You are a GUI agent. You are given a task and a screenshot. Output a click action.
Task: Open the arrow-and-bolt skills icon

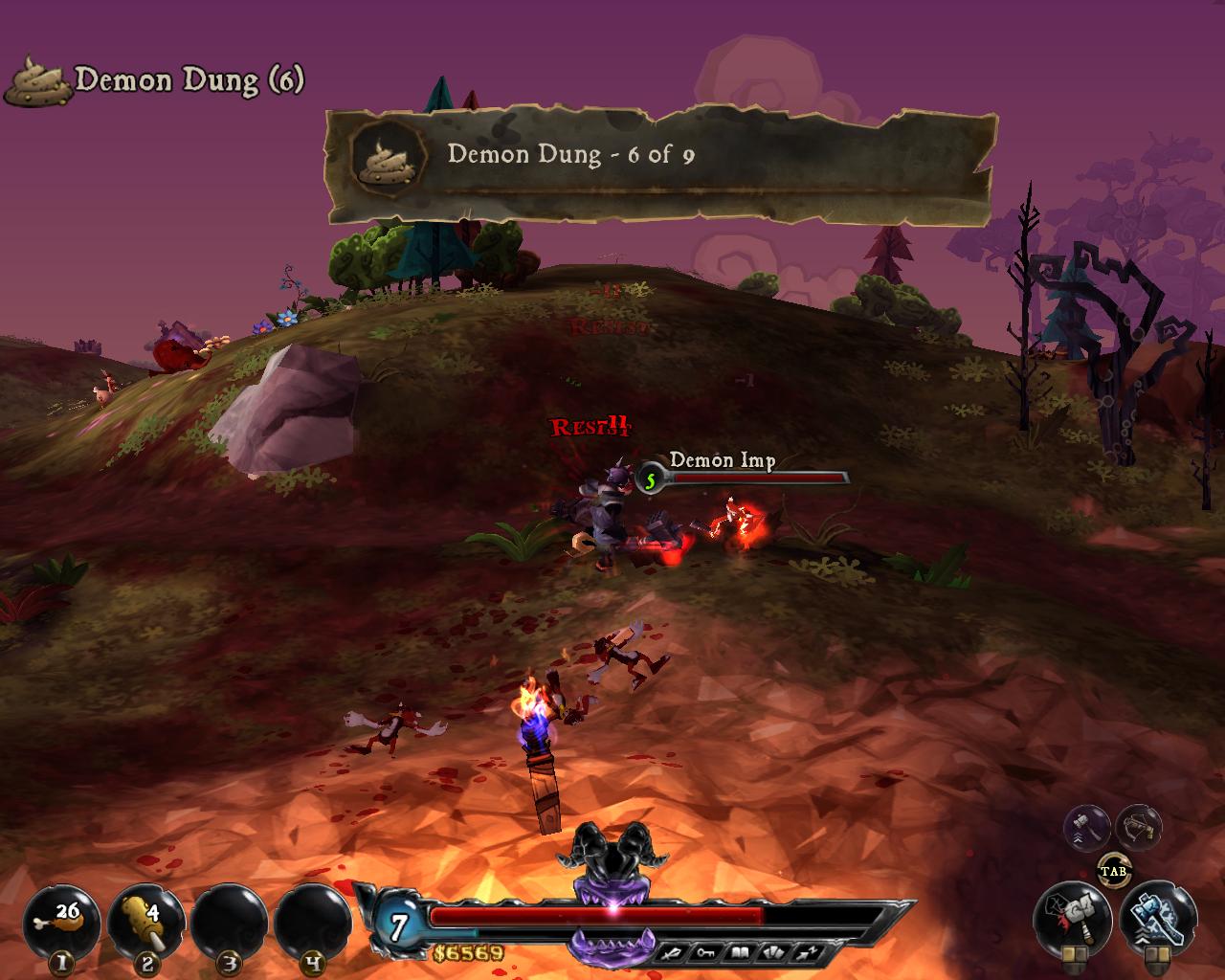807,950
